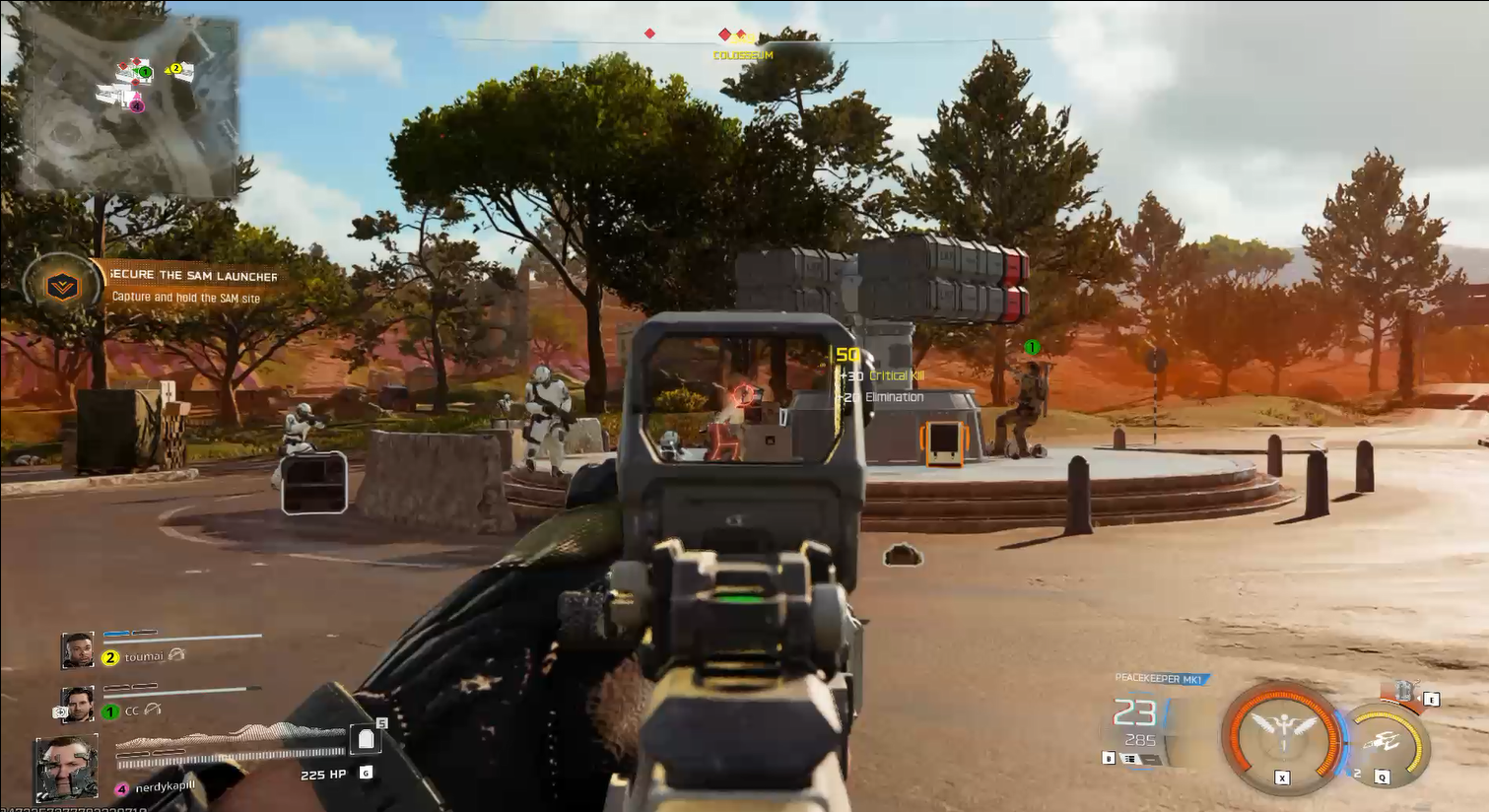
Task: Open the objective shield emblem icon
Action: (x=62, y=286)
